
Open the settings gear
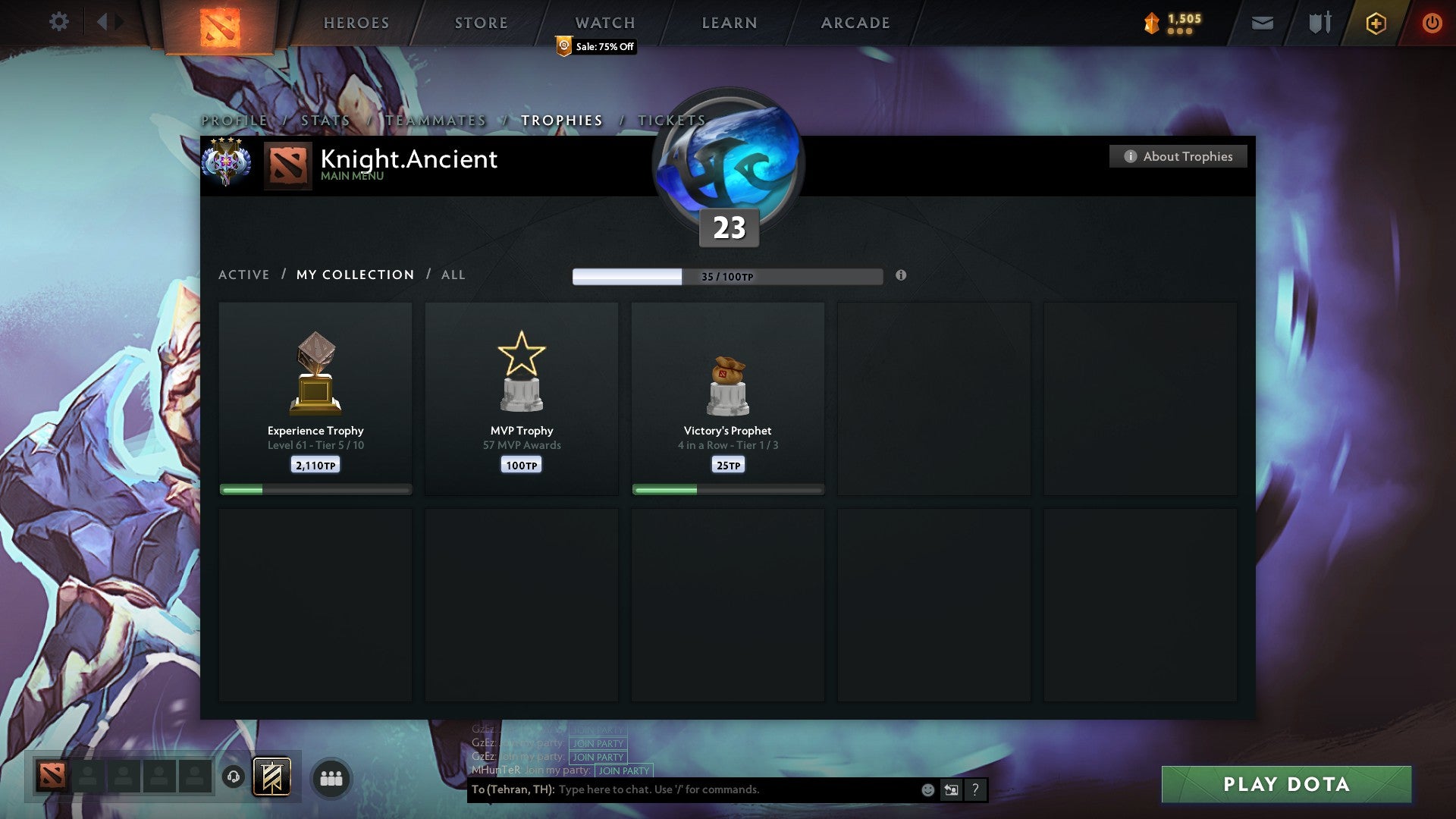pyautogui.click(x=58, y=21)
